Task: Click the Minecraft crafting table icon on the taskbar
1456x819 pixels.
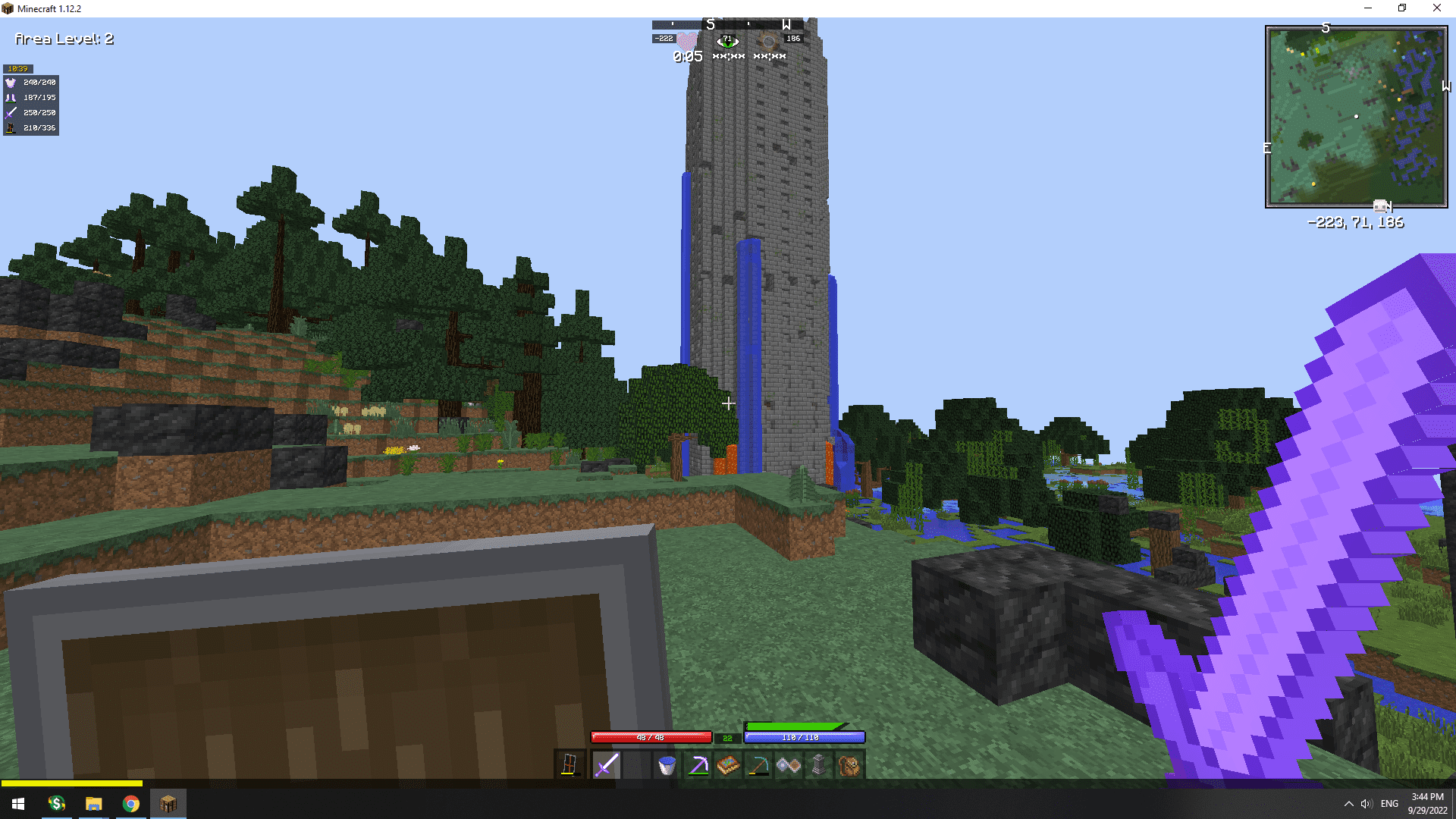Action: (168, 803)
